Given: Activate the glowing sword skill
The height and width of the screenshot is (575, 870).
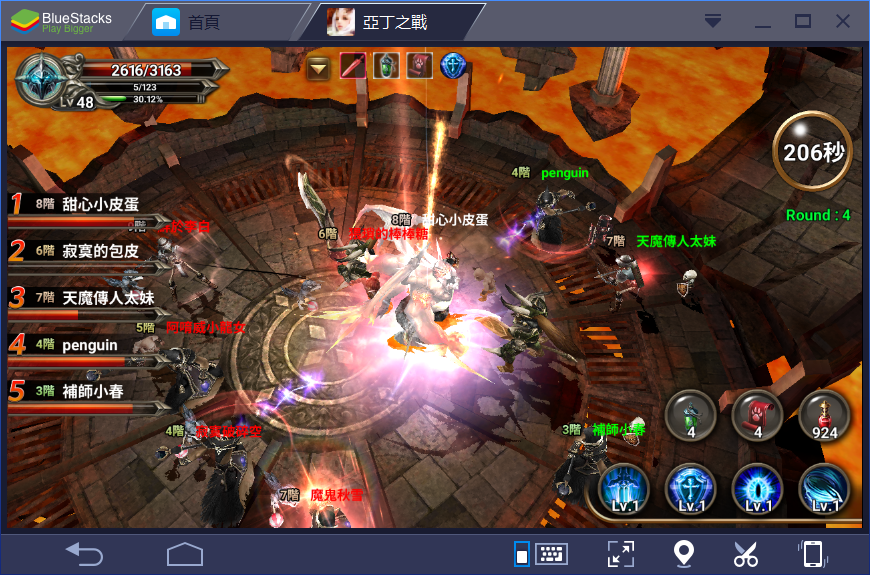Looking at the screenshot, I should (624, 489).
